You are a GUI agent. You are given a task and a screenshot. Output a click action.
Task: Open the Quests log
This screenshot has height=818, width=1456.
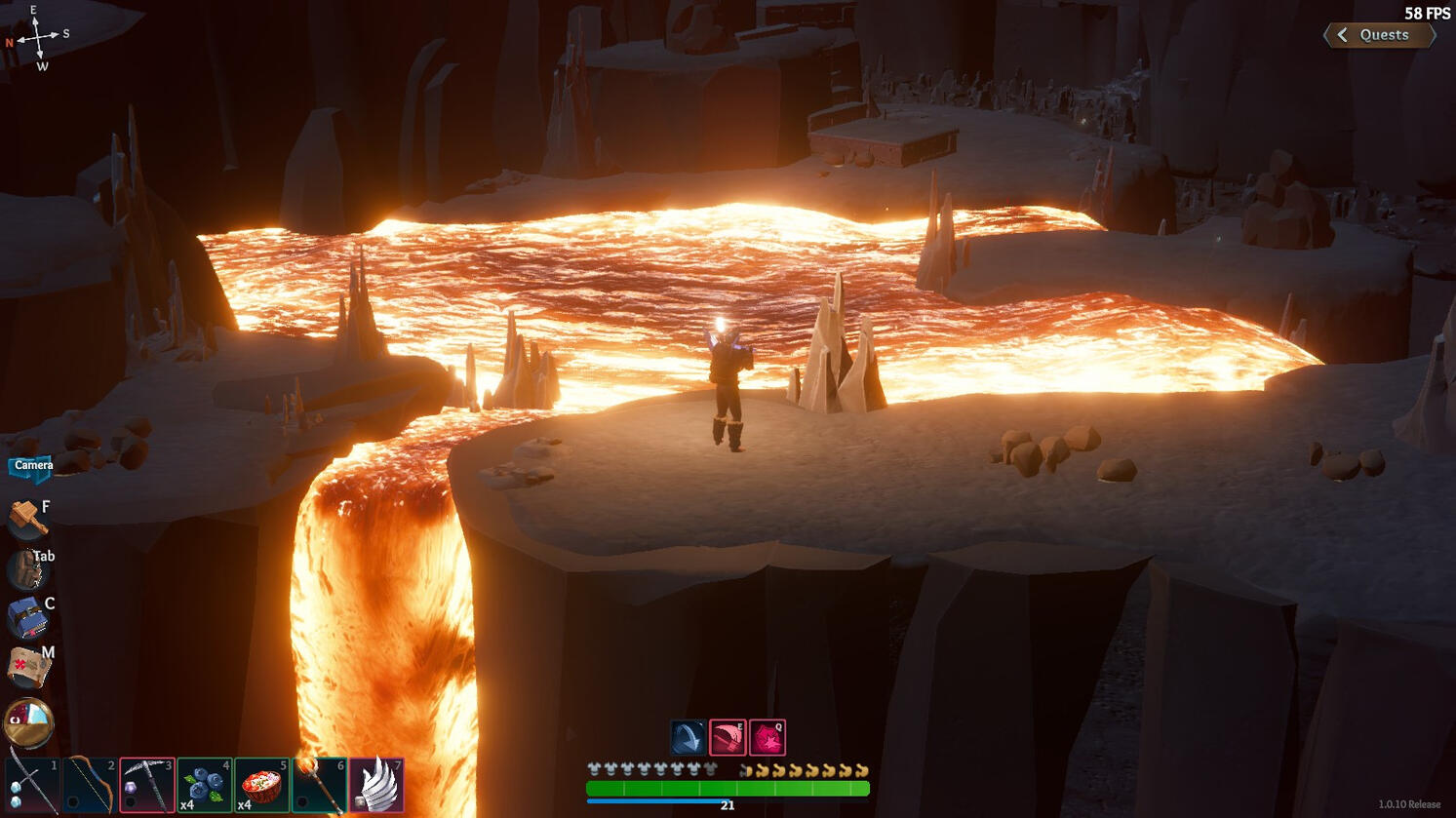(x=1384, y=35)
